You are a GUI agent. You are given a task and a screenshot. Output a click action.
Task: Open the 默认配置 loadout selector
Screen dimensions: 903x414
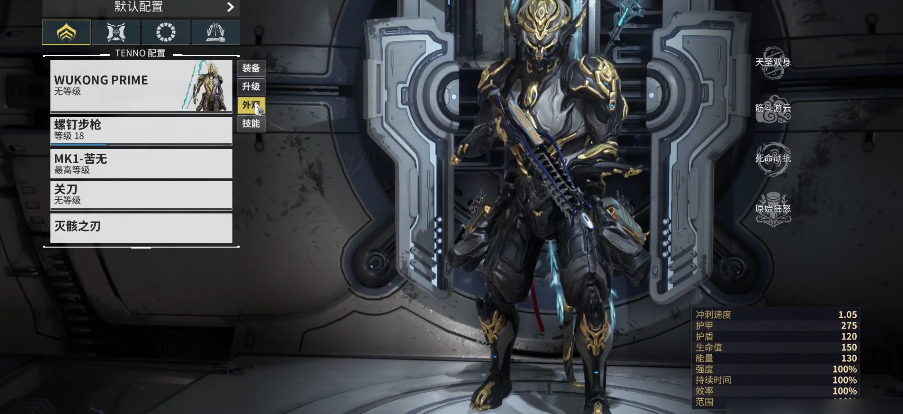pos(140,8)
